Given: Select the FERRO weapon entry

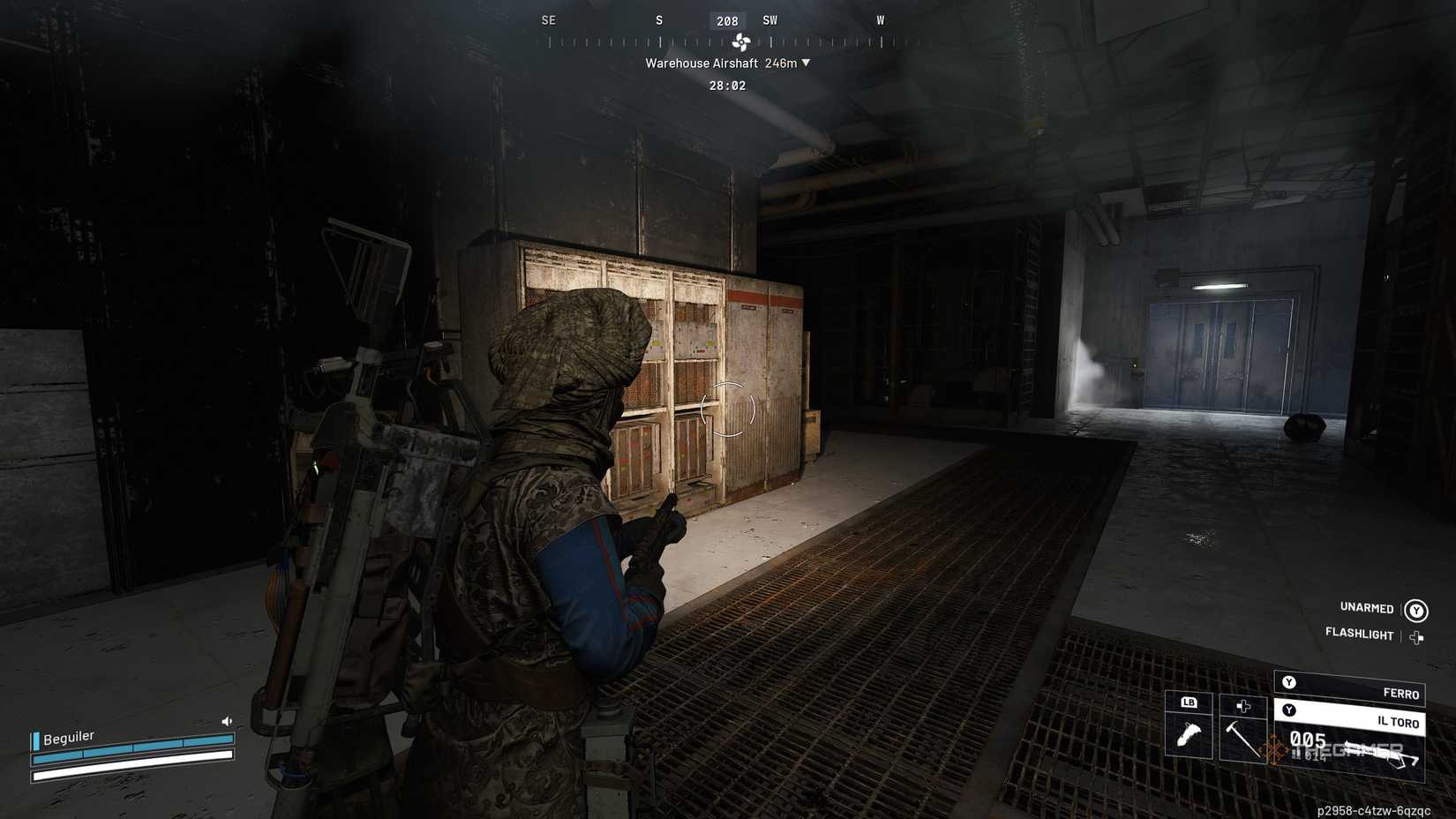Looking at the screenshot, I should point(1401,694).
